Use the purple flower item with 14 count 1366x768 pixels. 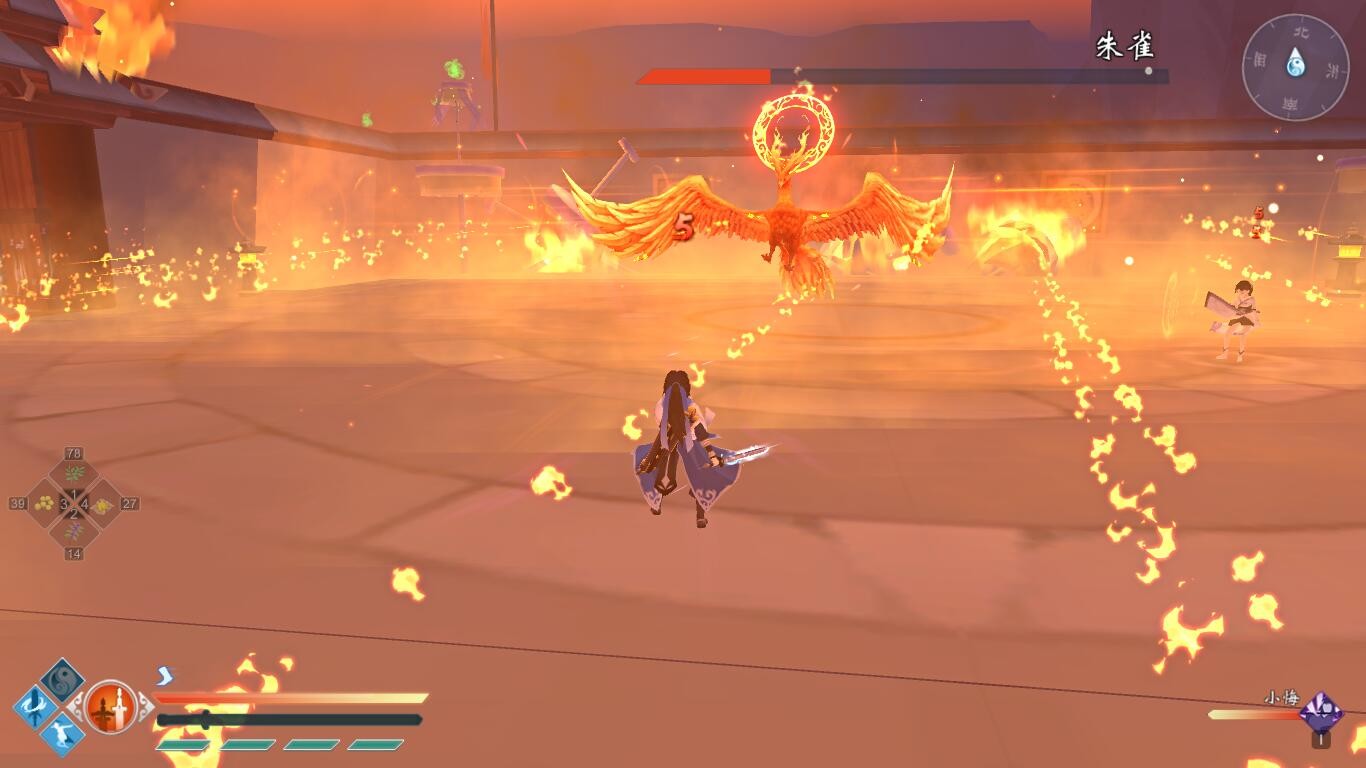click(x=74, y=532)
